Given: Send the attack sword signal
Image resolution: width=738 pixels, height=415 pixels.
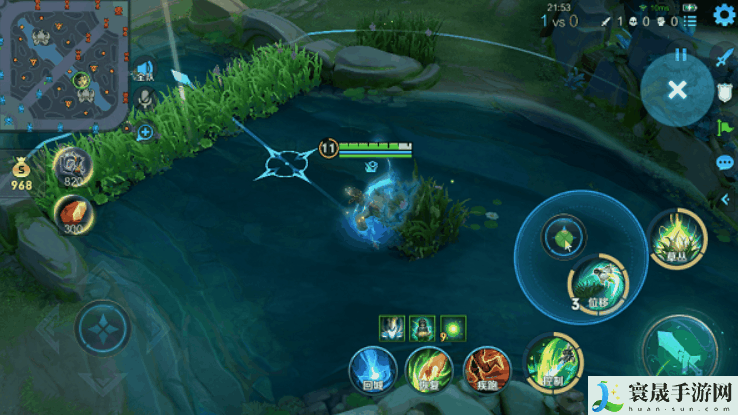Looking at the screenshot, I should click(x=723, y=57).
